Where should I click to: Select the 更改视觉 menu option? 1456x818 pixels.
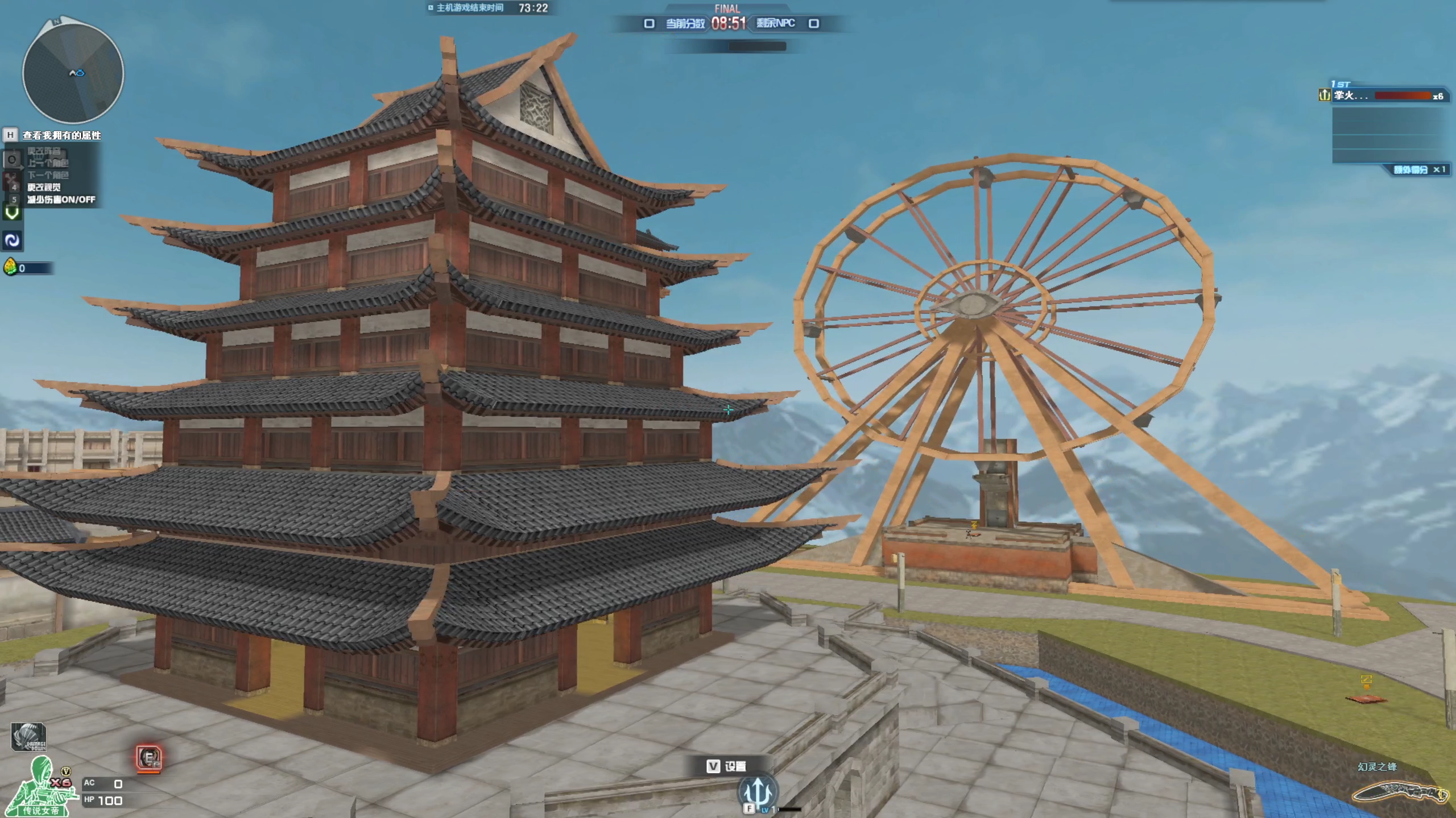tap(44, 187)
